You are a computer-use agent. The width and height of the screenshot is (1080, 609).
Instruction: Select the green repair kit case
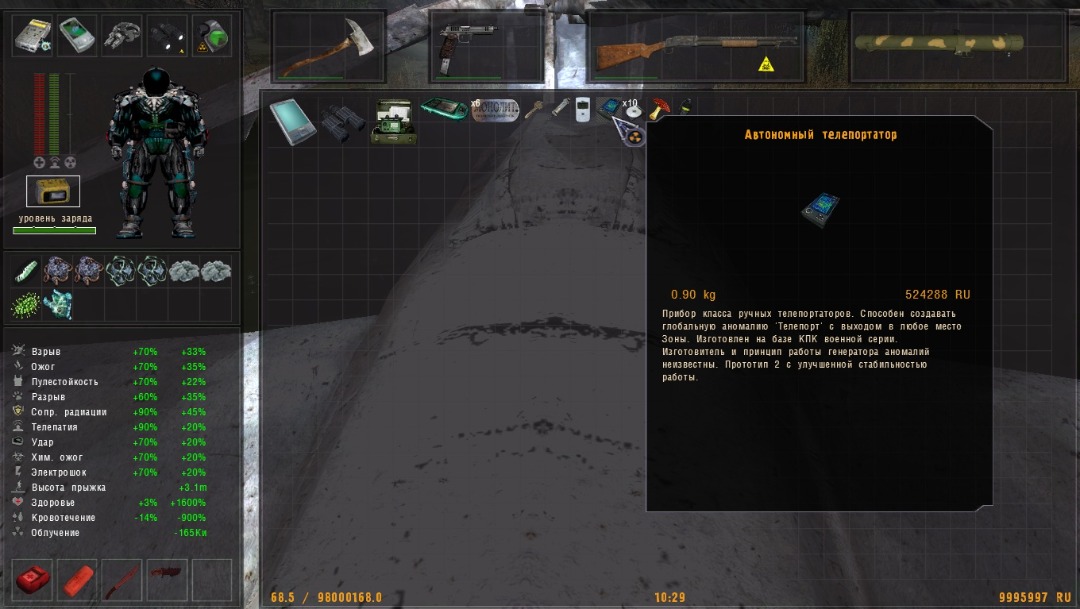[393, 121]
